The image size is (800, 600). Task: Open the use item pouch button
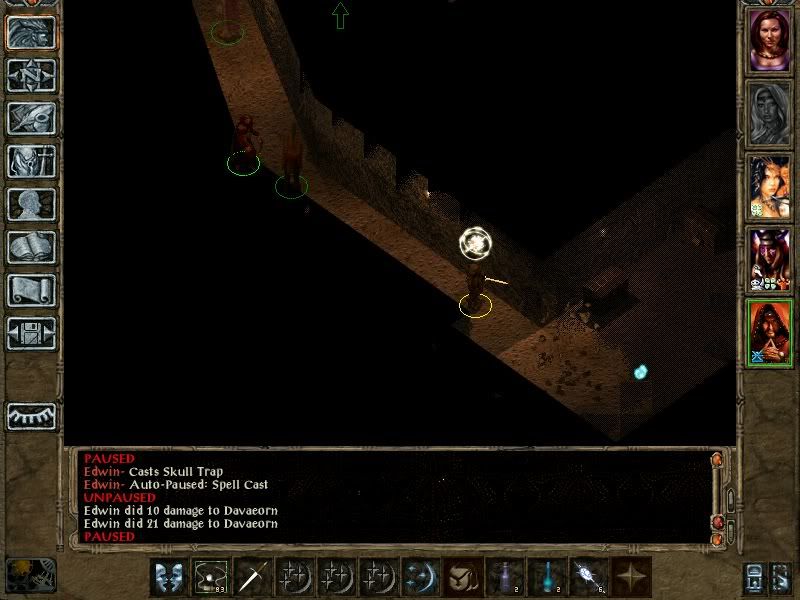click(464, 577)
